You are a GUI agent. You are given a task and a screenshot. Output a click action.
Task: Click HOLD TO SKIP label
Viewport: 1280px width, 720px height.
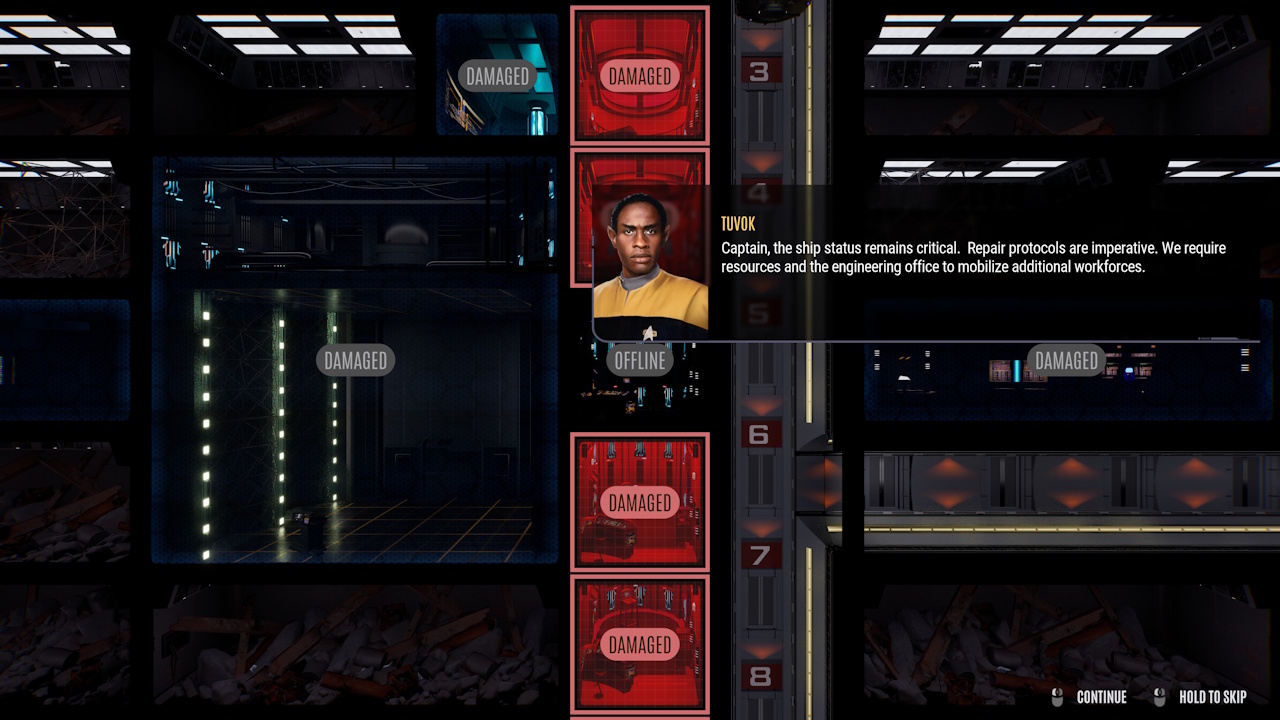(x=1212, y=697)
